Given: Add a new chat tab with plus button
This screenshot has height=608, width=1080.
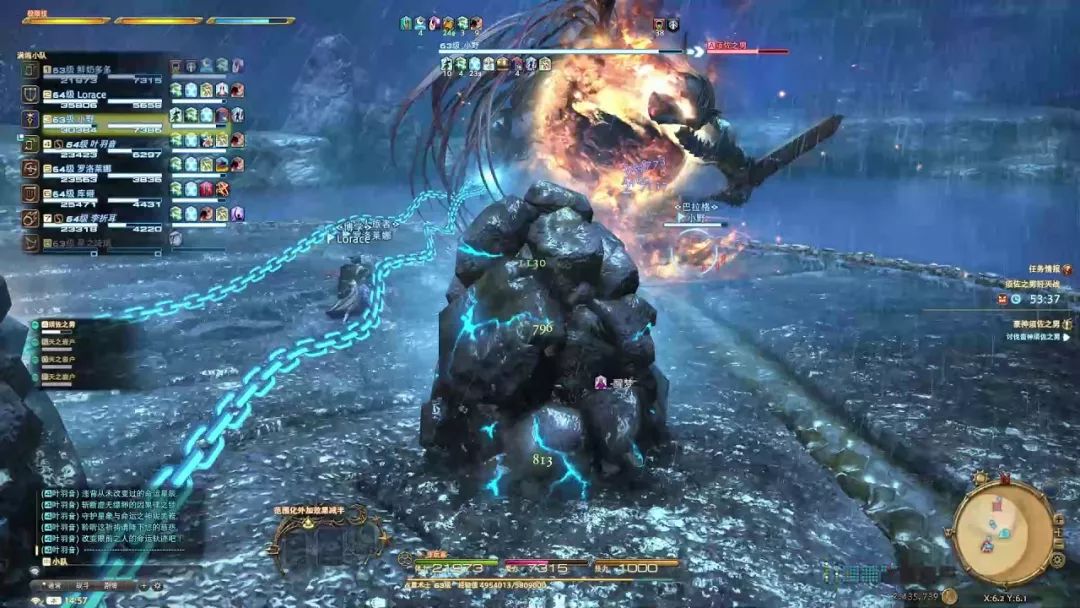Looking at the screenshot, I should click(143, 585).
